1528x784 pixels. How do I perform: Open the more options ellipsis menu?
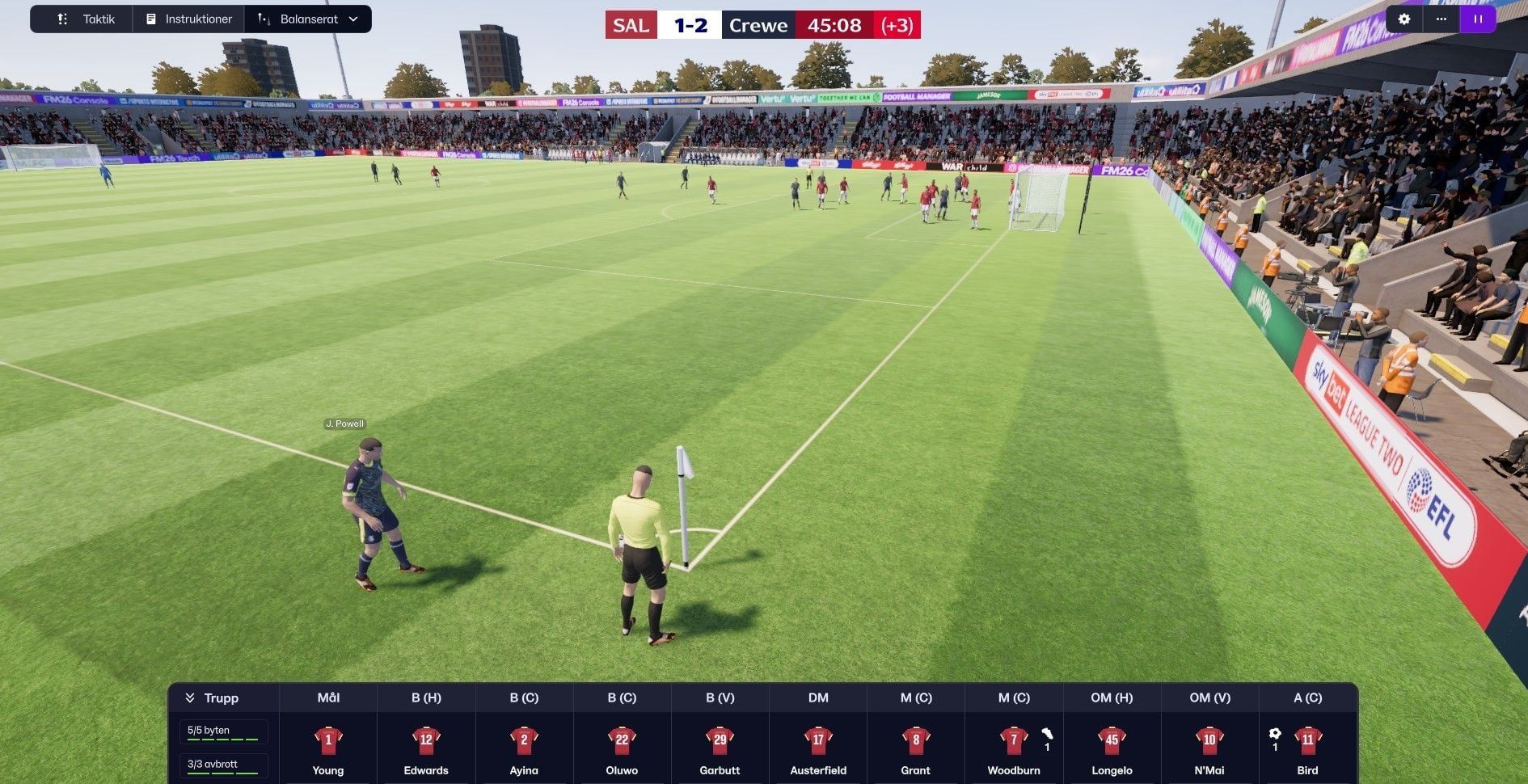point(1441,19)
